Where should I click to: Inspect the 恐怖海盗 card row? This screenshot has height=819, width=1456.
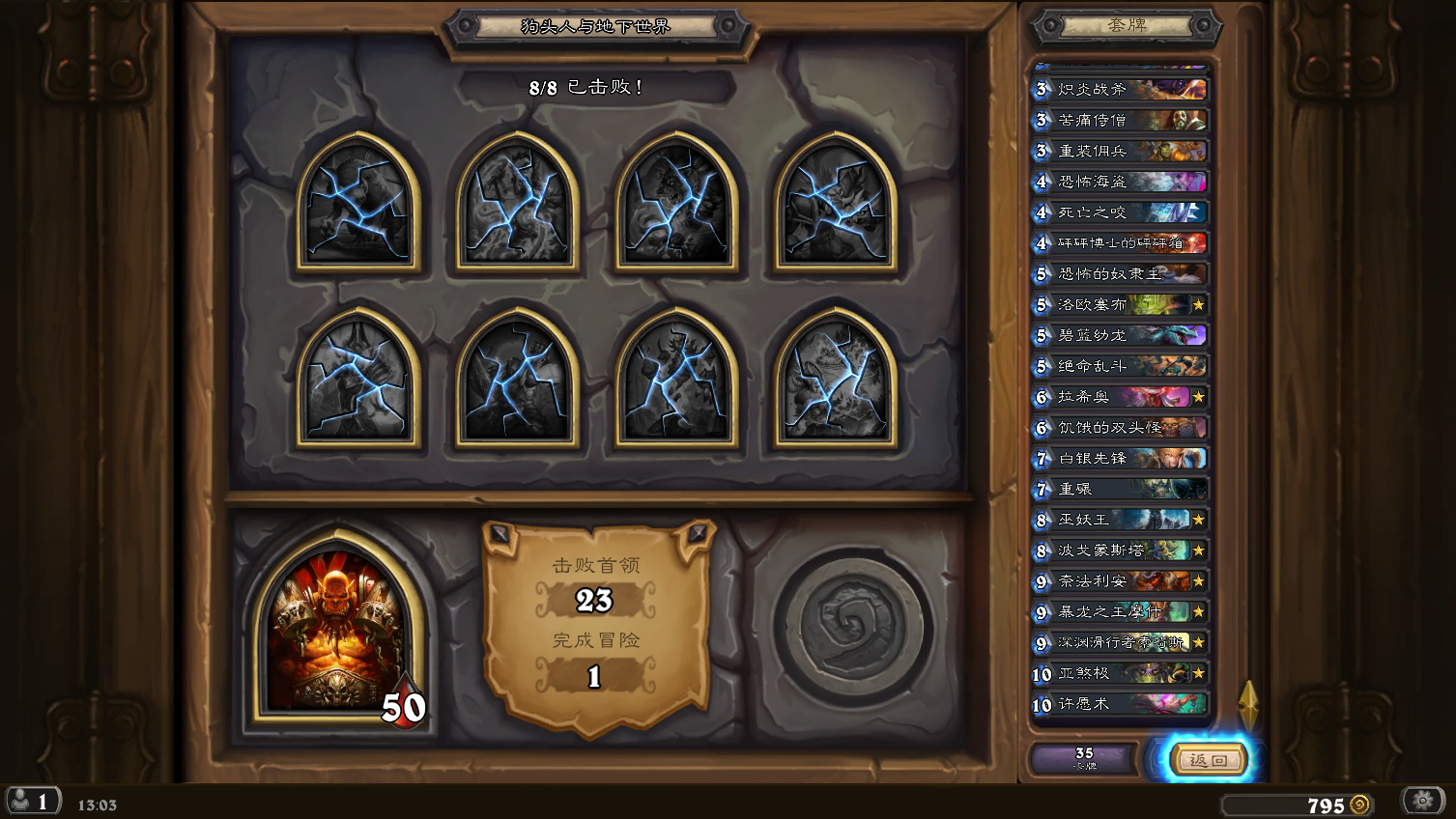coord(1121,182)
